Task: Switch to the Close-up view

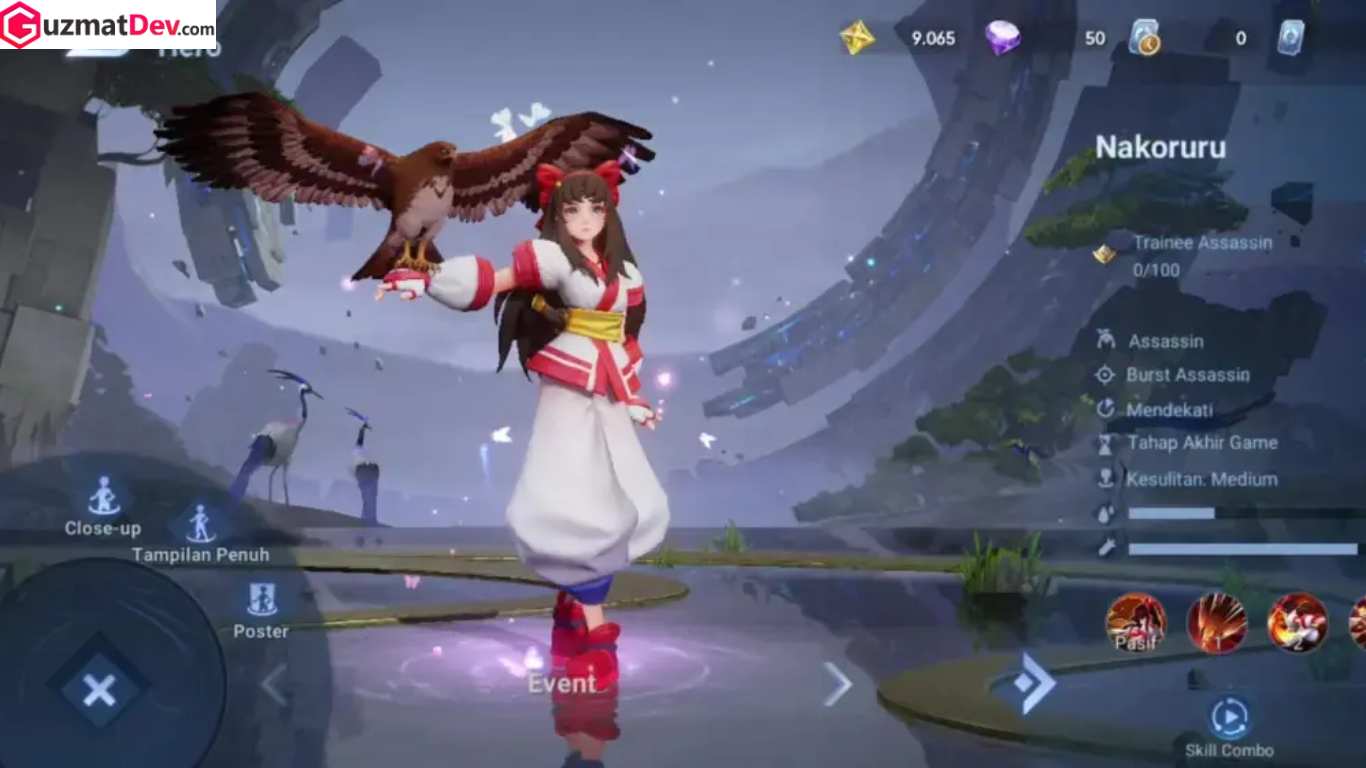Action: tap(103, 497)
